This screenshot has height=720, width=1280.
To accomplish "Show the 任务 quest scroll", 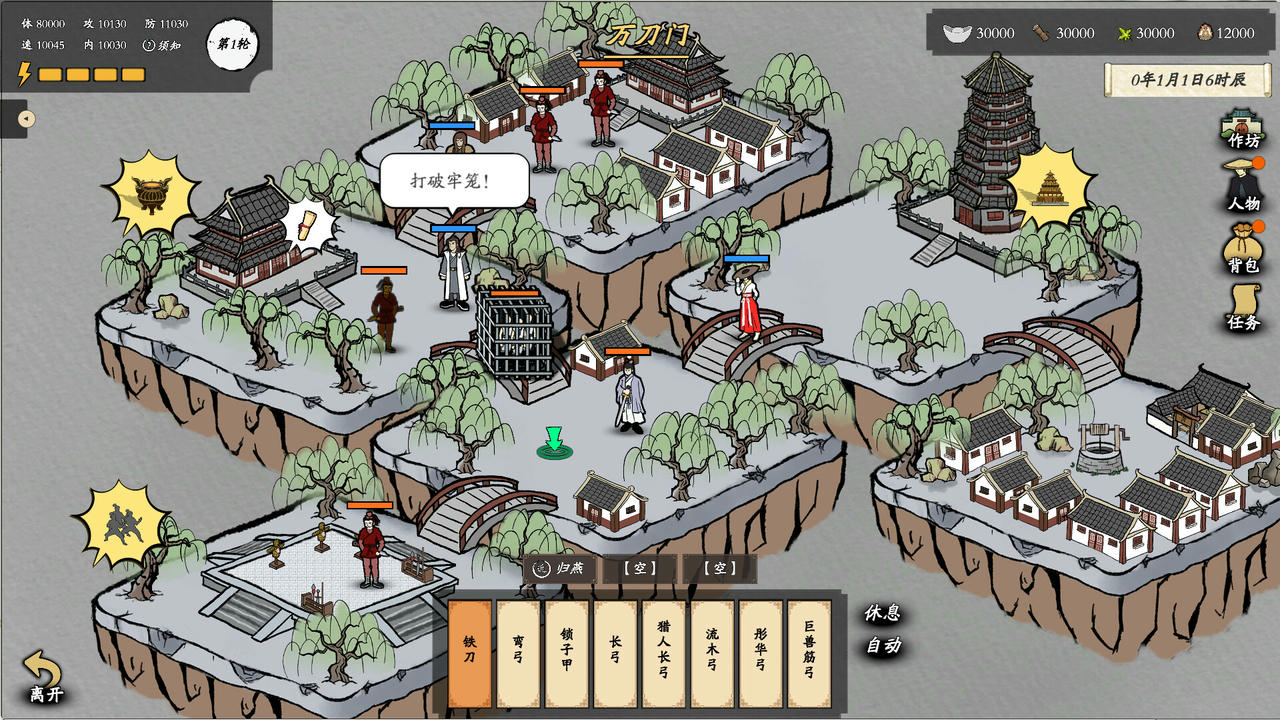I will [x=1243, y=307].
